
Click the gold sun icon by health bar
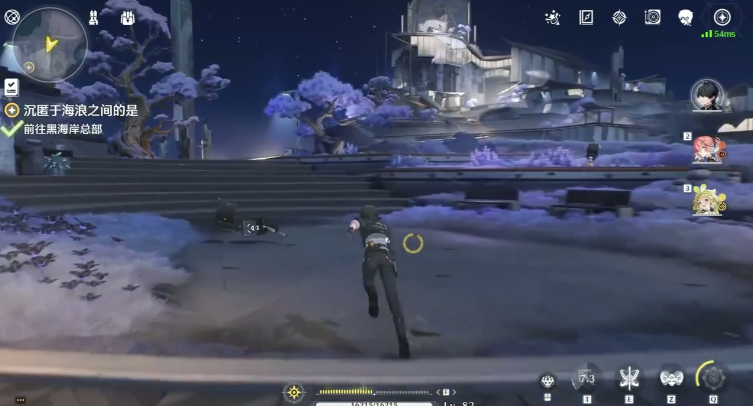click(x=294, y=392)
